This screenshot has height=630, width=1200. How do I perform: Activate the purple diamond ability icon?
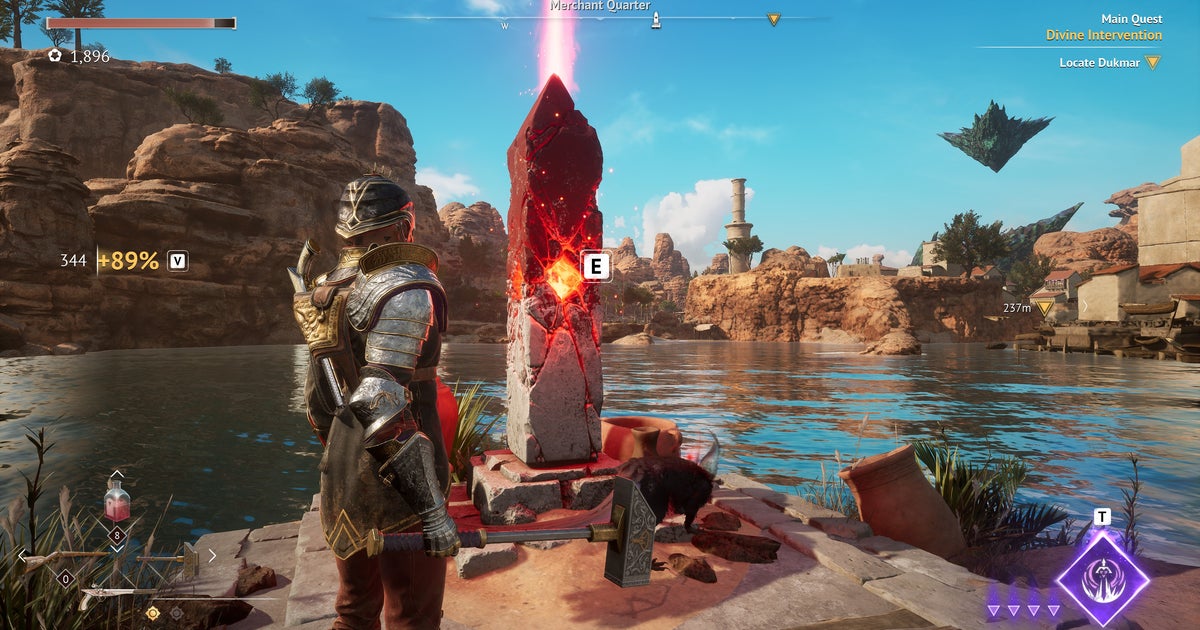point(1102,577)
